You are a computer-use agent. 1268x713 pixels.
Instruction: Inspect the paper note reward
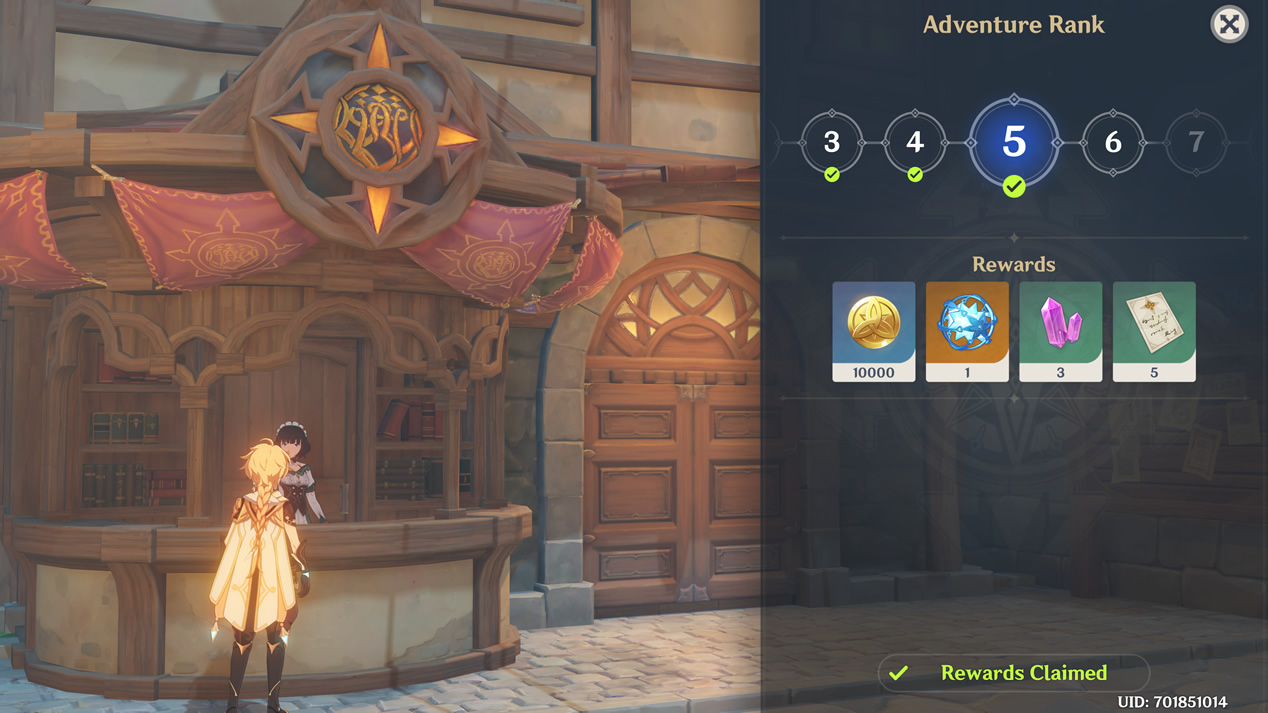1154,331
